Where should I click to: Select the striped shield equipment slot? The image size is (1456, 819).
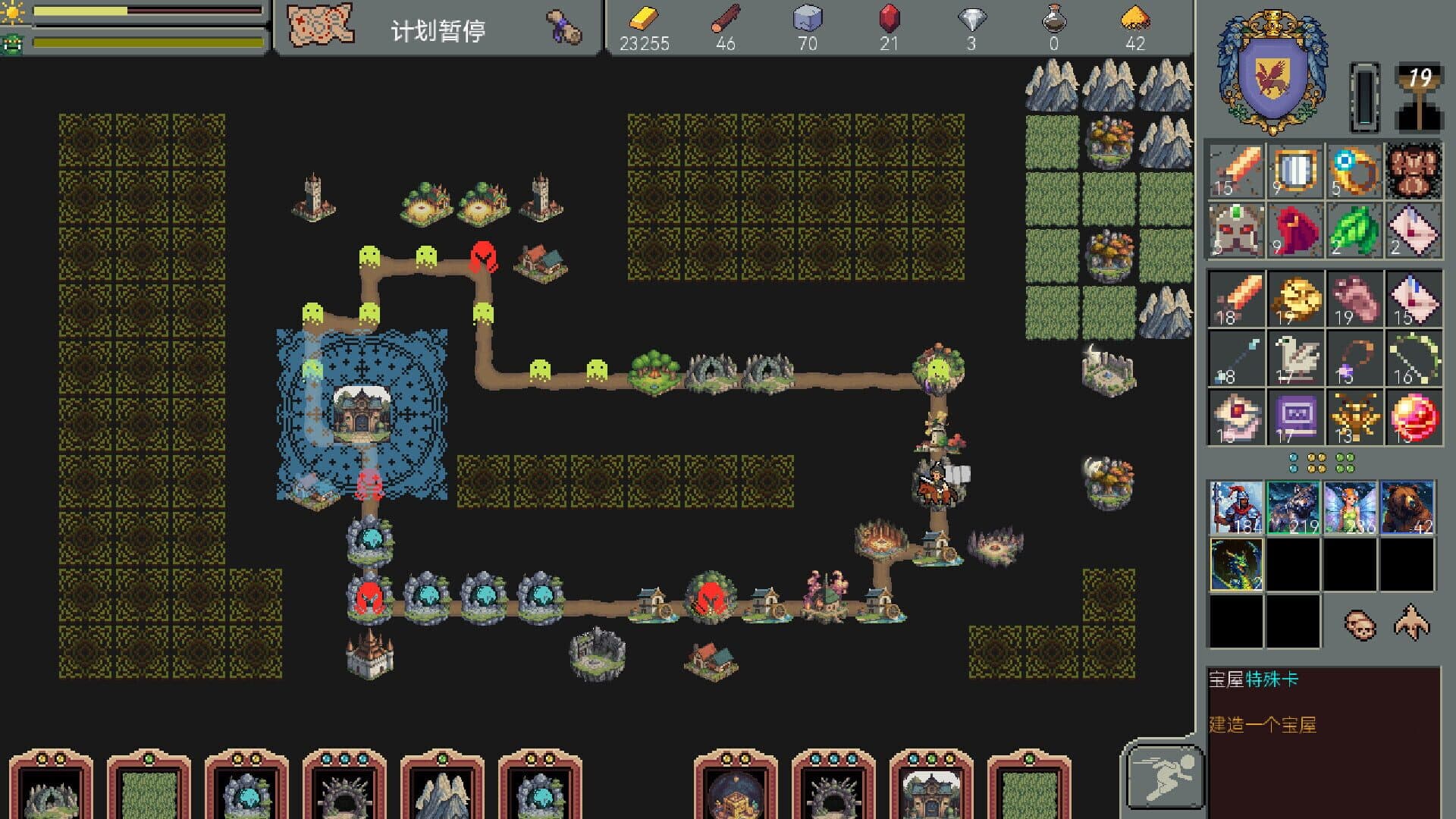pos(1295,170)
